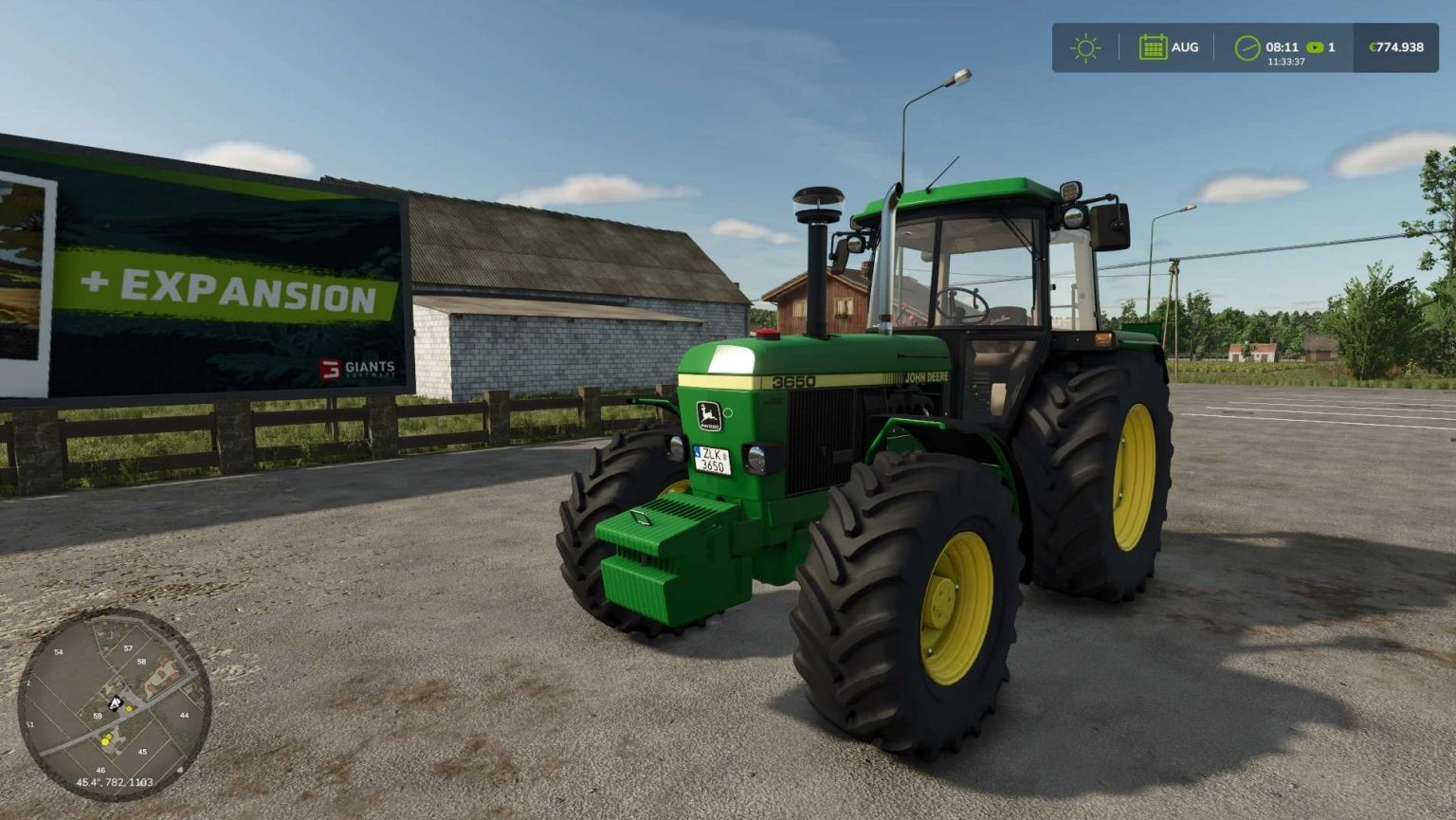
Task: Click the lower yellow vehicle dot on minimap
Action: click(x=105, y=741)
